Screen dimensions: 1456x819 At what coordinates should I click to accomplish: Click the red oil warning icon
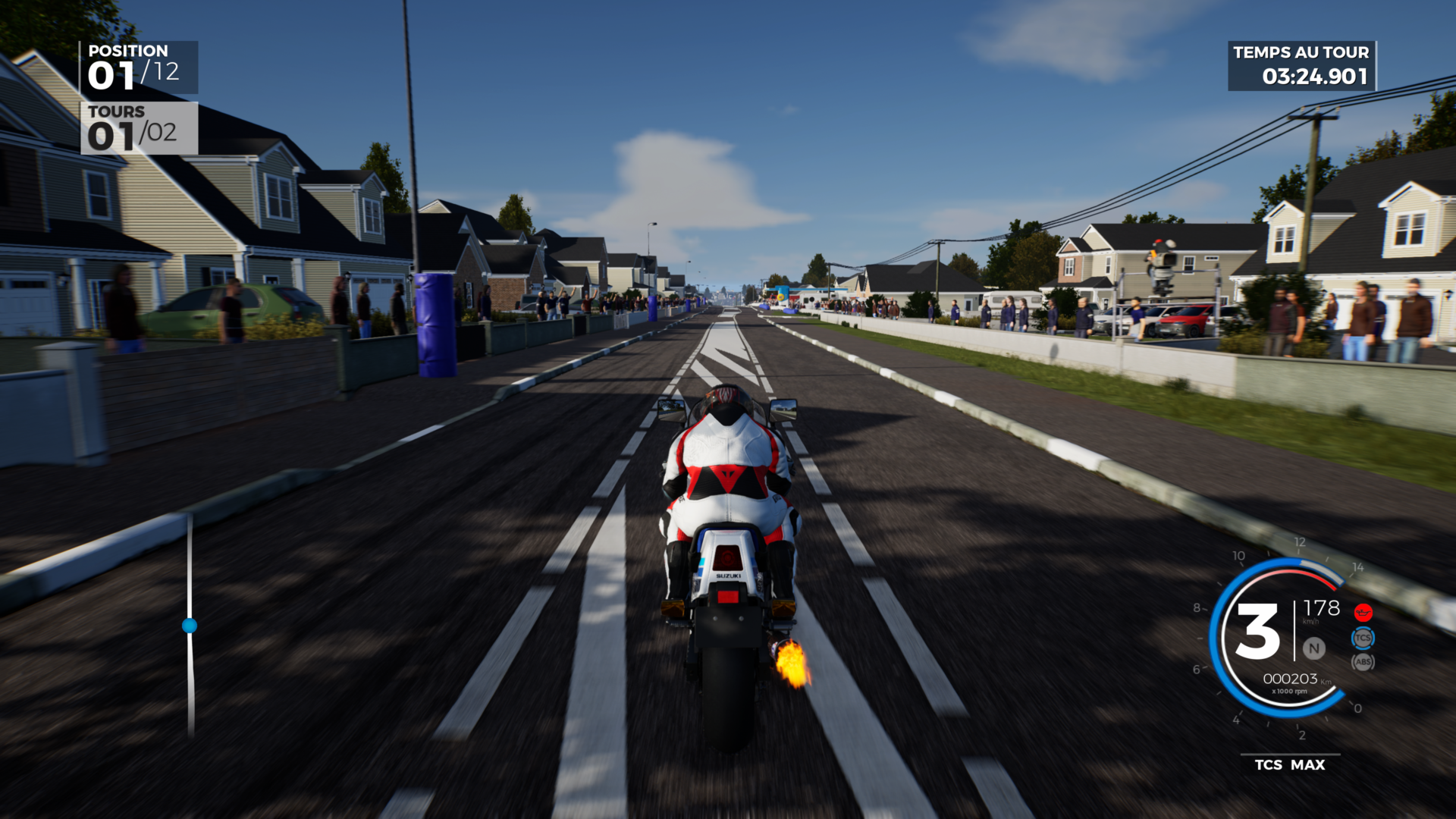click(x=1363, y=612)
